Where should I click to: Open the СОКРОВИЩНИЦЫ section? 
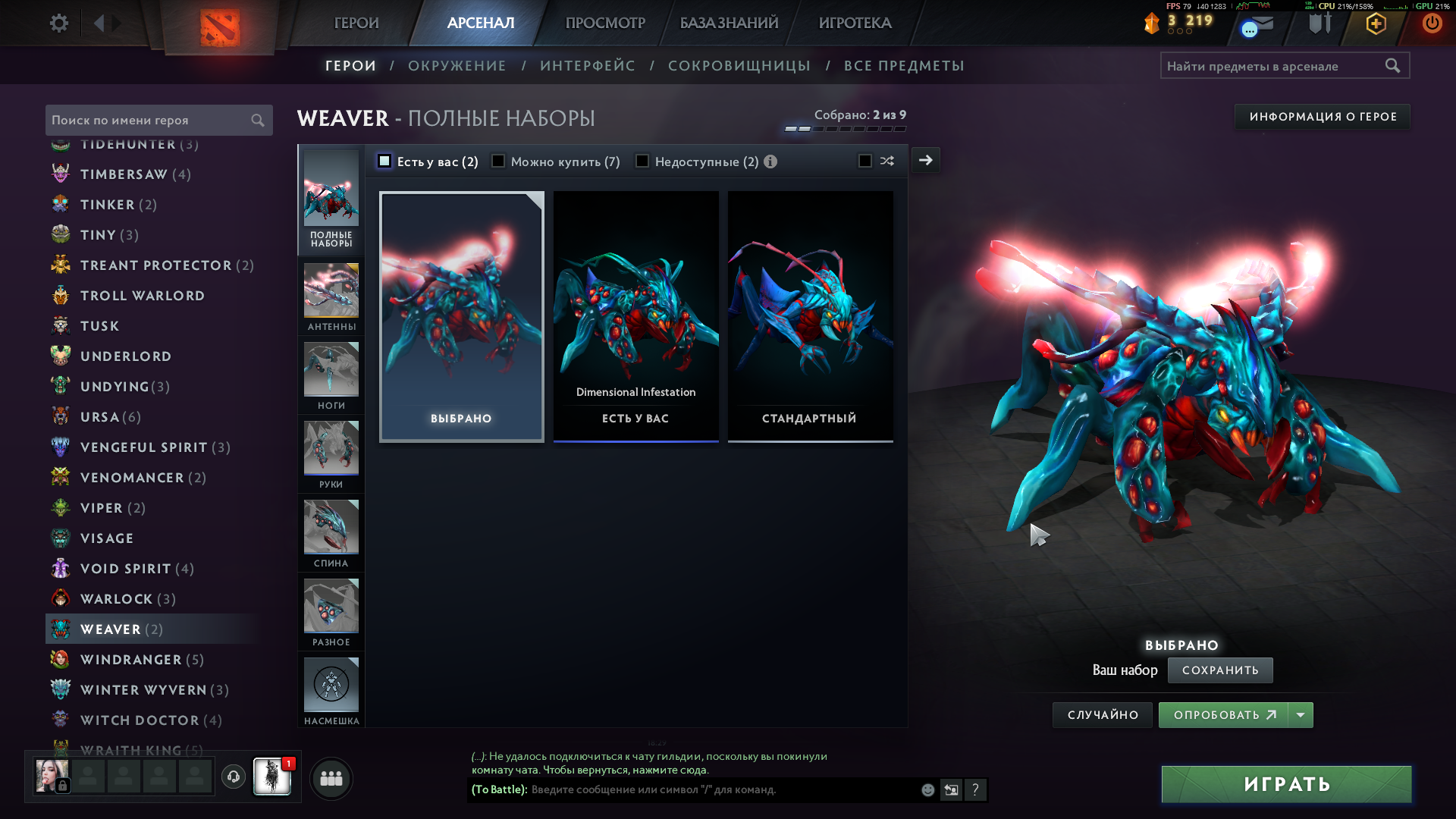(739, 66)
